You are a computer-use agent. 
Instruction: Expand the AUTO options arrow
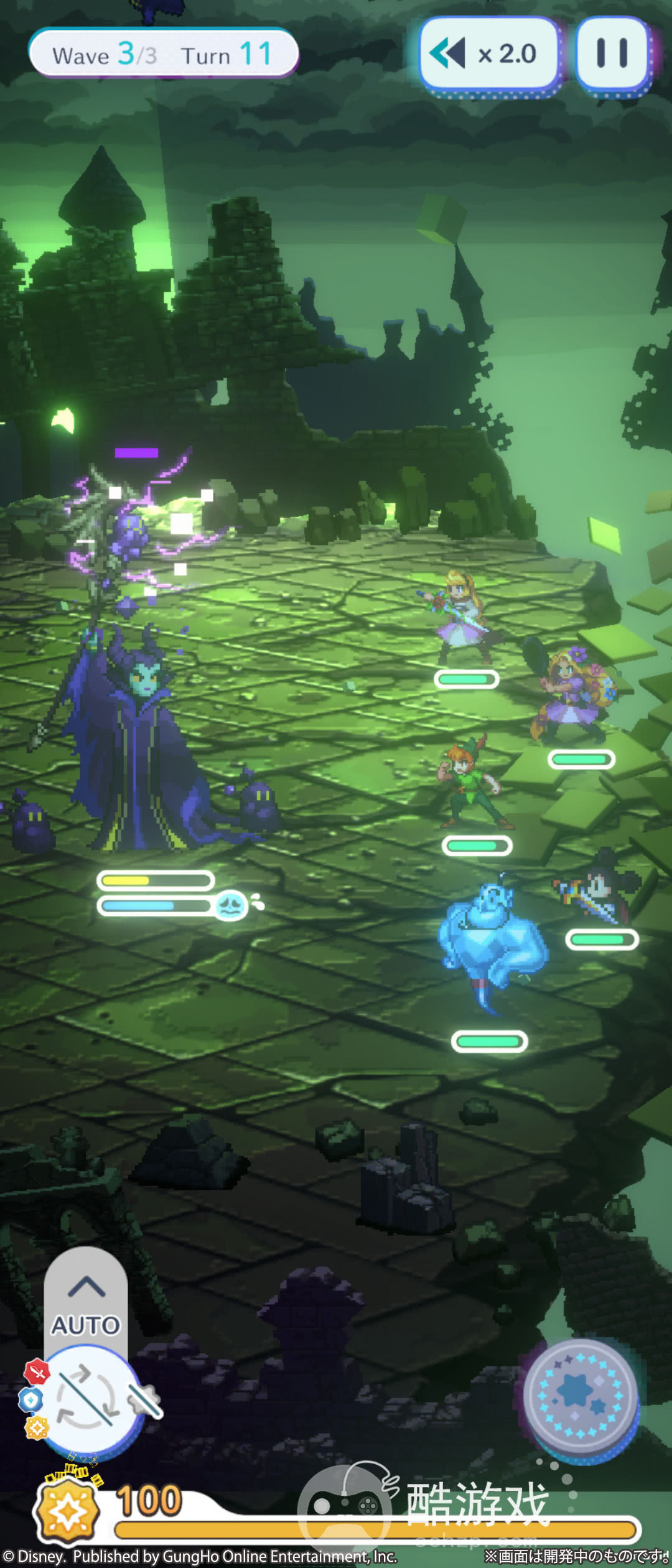[x=86, y=1287]
